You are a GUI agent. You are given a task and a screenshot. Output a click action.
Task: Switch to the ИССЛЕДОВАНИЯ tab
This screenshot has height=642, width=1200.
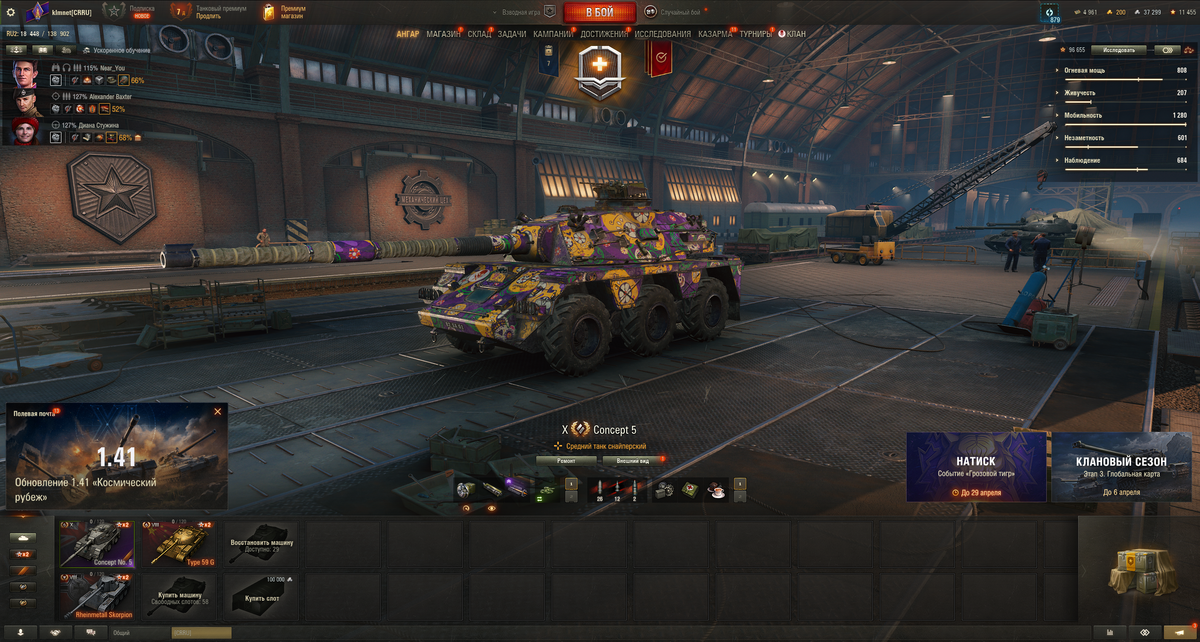pos(662,34)
